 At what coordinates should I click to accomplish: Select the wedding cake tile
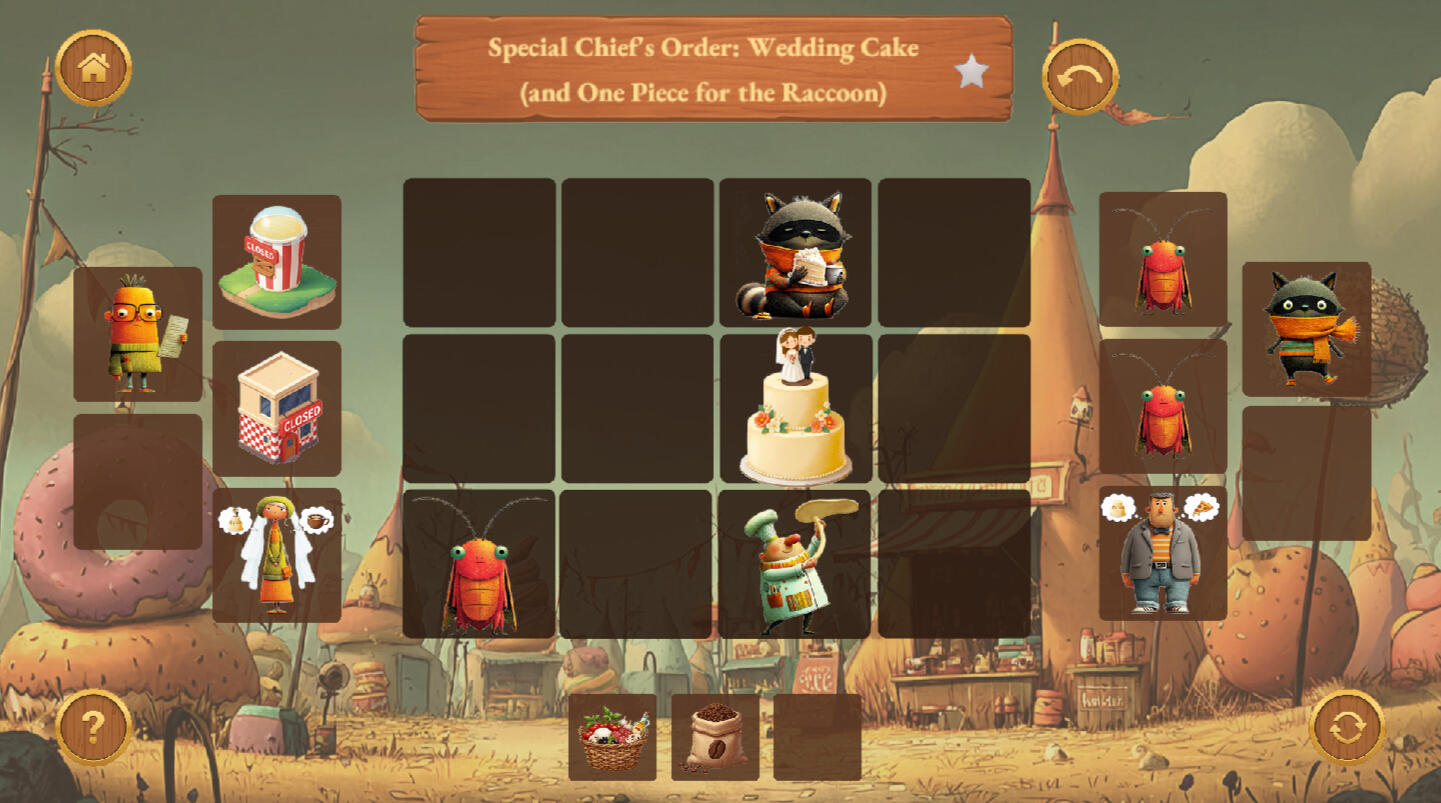pyautogui.click(x=795, y=409)
